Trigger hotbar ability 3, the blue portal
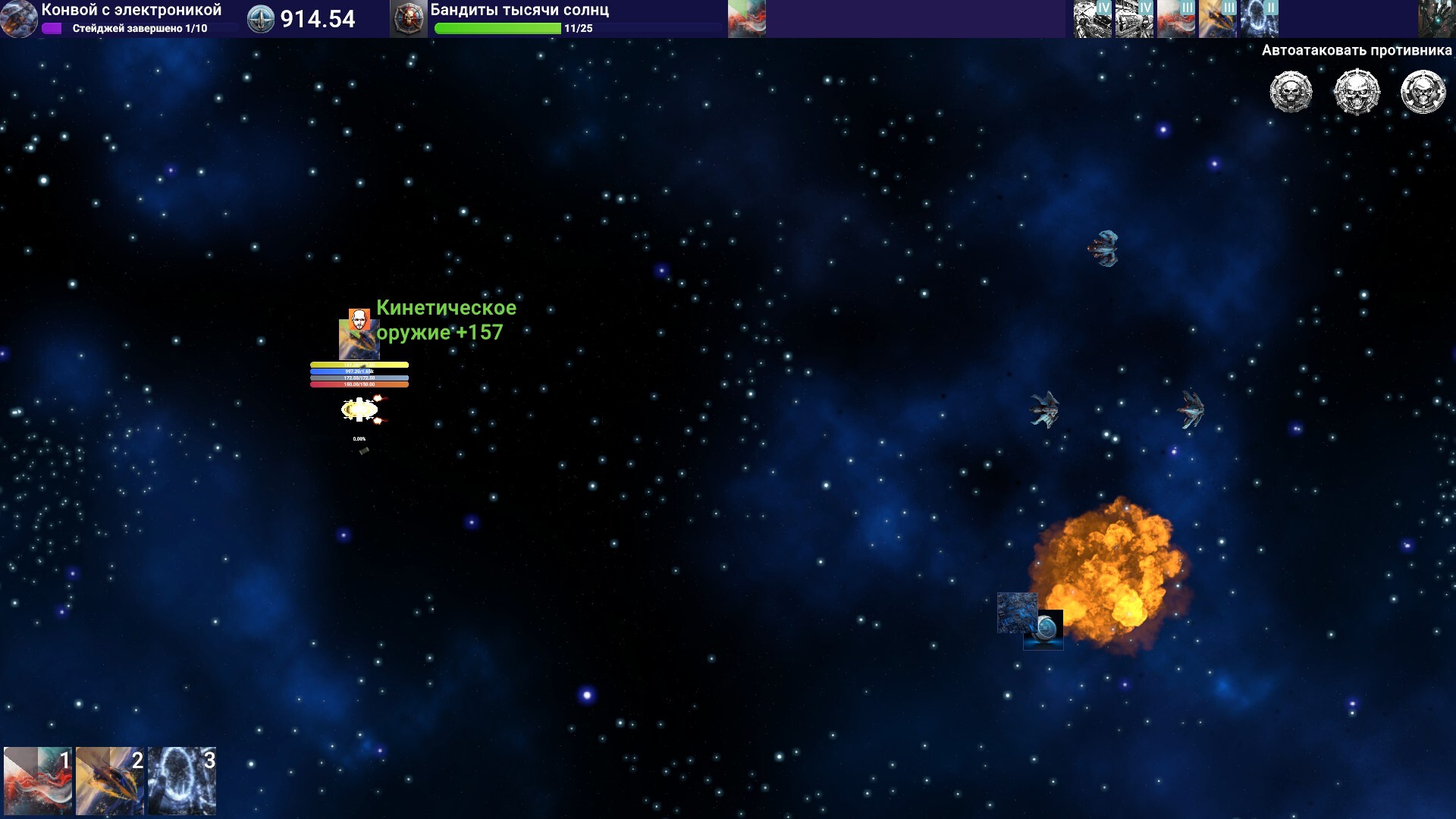Viewport: 1456px width, 819px height. coord(182,780)
